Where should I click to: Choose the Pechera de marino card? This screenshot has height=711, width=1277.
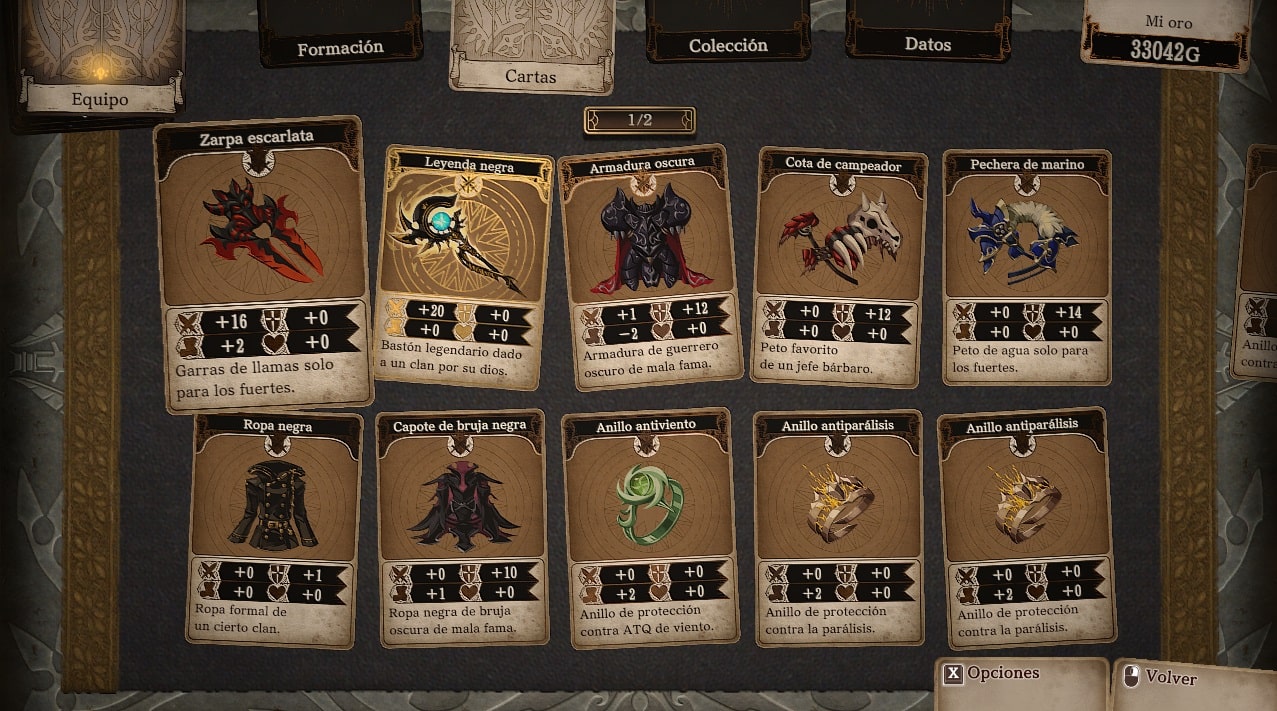point(1027,266)
